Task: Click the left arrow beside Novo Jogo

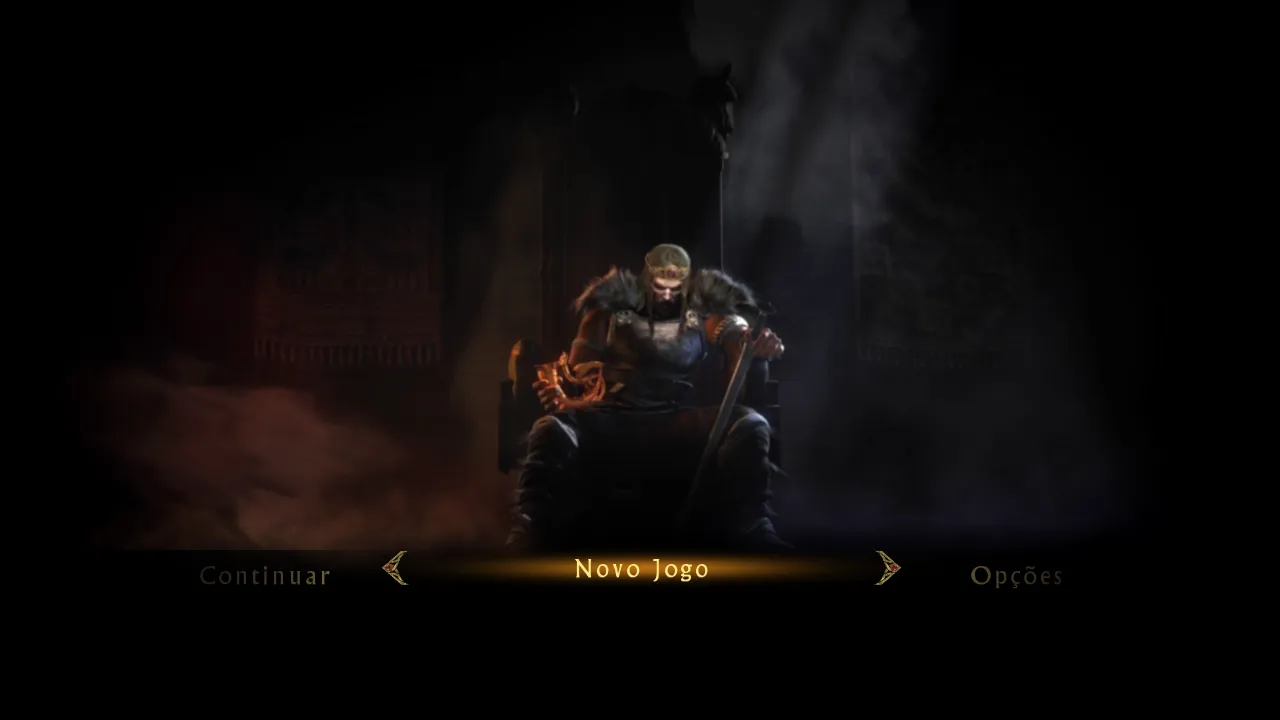Action: [x=396, y=568]
